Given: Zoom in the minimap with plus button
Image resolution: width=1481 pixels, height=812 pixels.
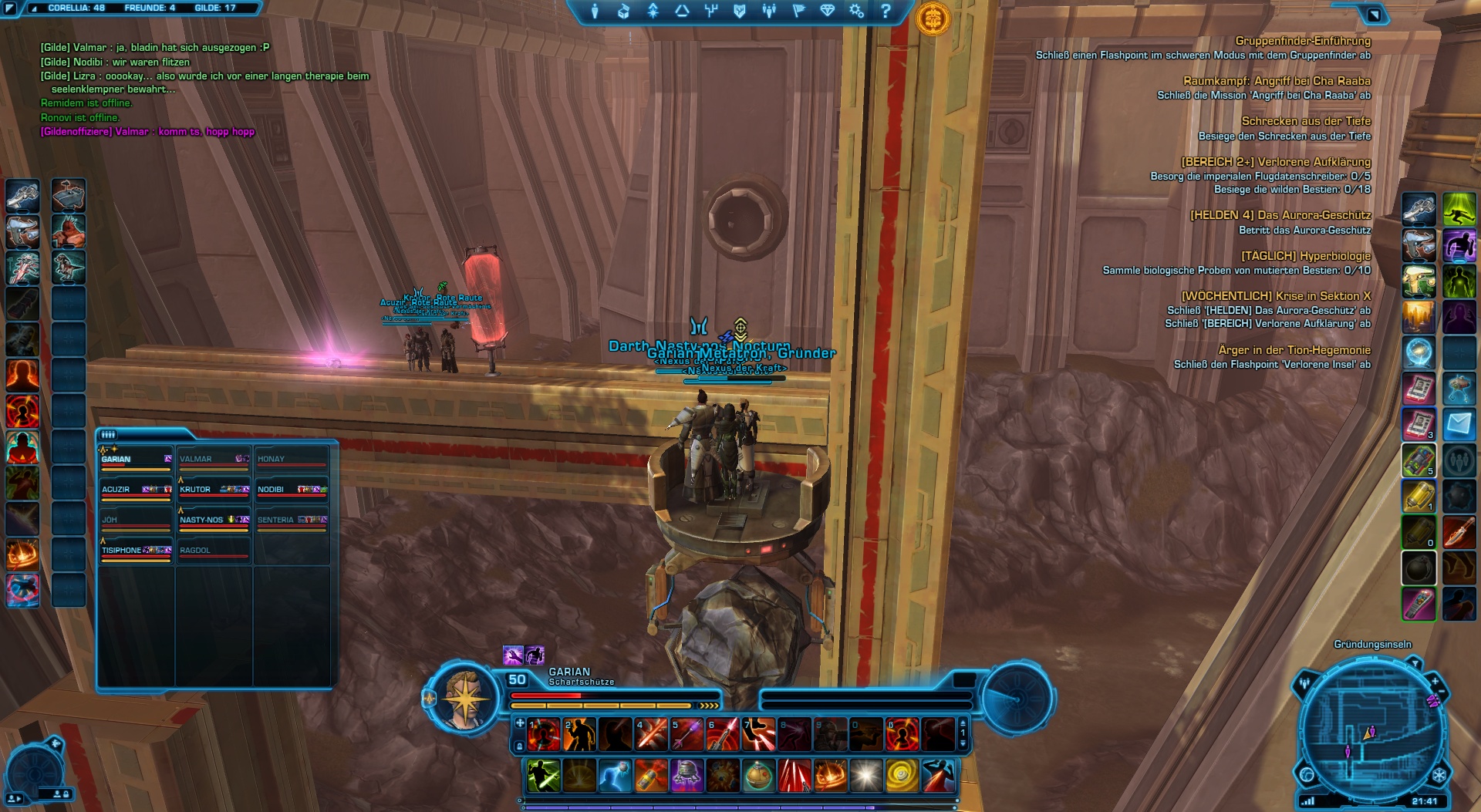Looking at the screenshot, I should pyautogui.click(x=1435, y=682).
